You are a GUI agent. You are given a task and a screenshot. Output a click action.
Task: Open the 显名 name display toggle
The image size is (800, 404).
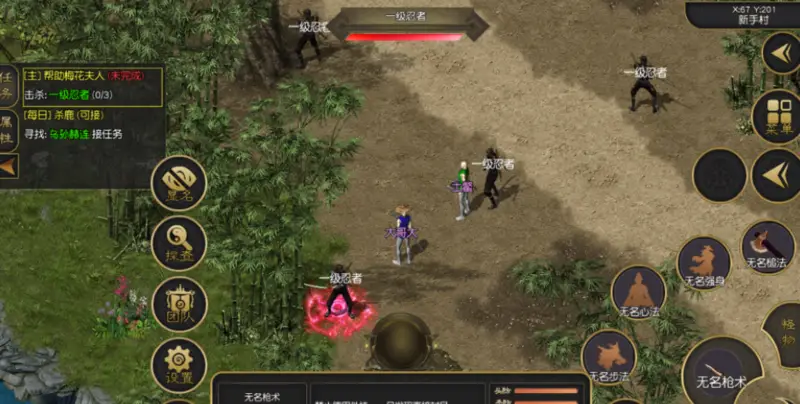click(179, 183)
